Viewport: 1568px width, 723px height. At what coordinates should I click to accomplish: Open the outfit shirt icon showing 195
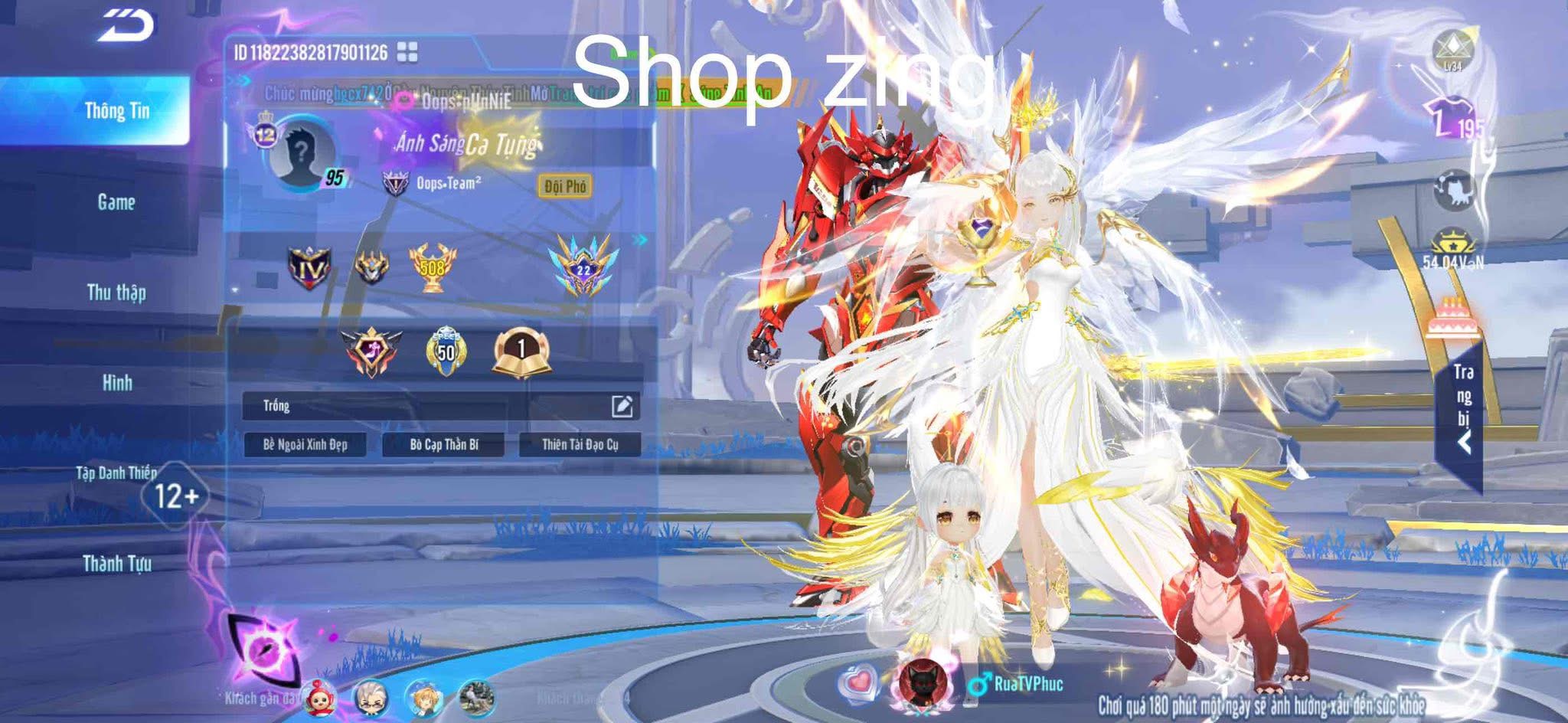(x=1453, y=119)
